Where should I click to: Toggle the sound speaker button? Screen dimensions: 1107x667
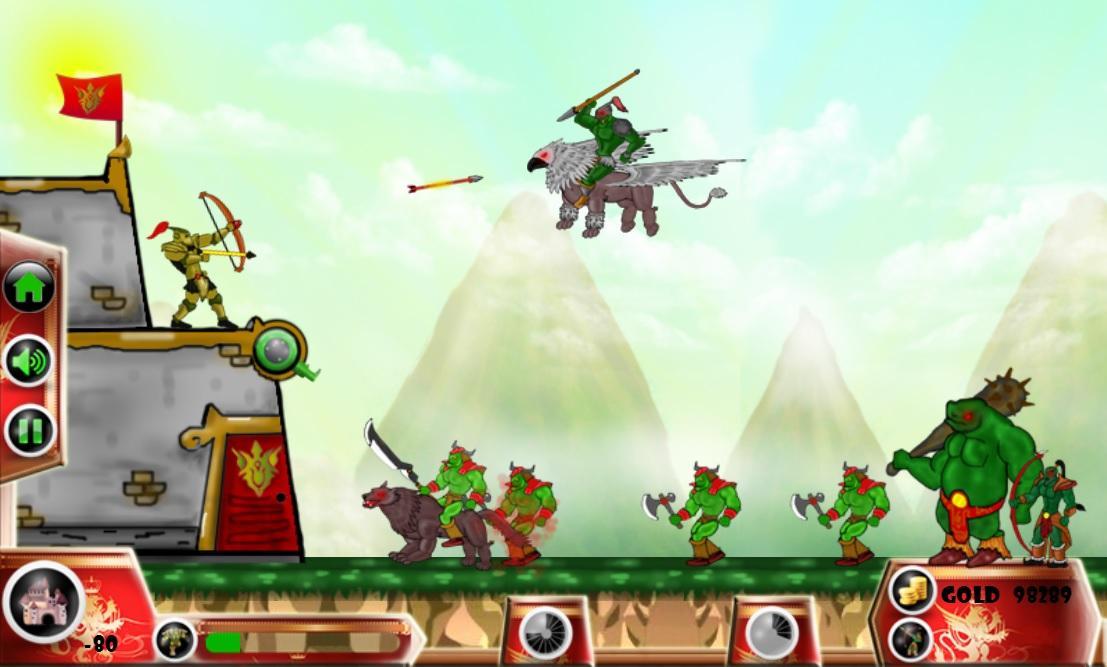pos(29,360)
